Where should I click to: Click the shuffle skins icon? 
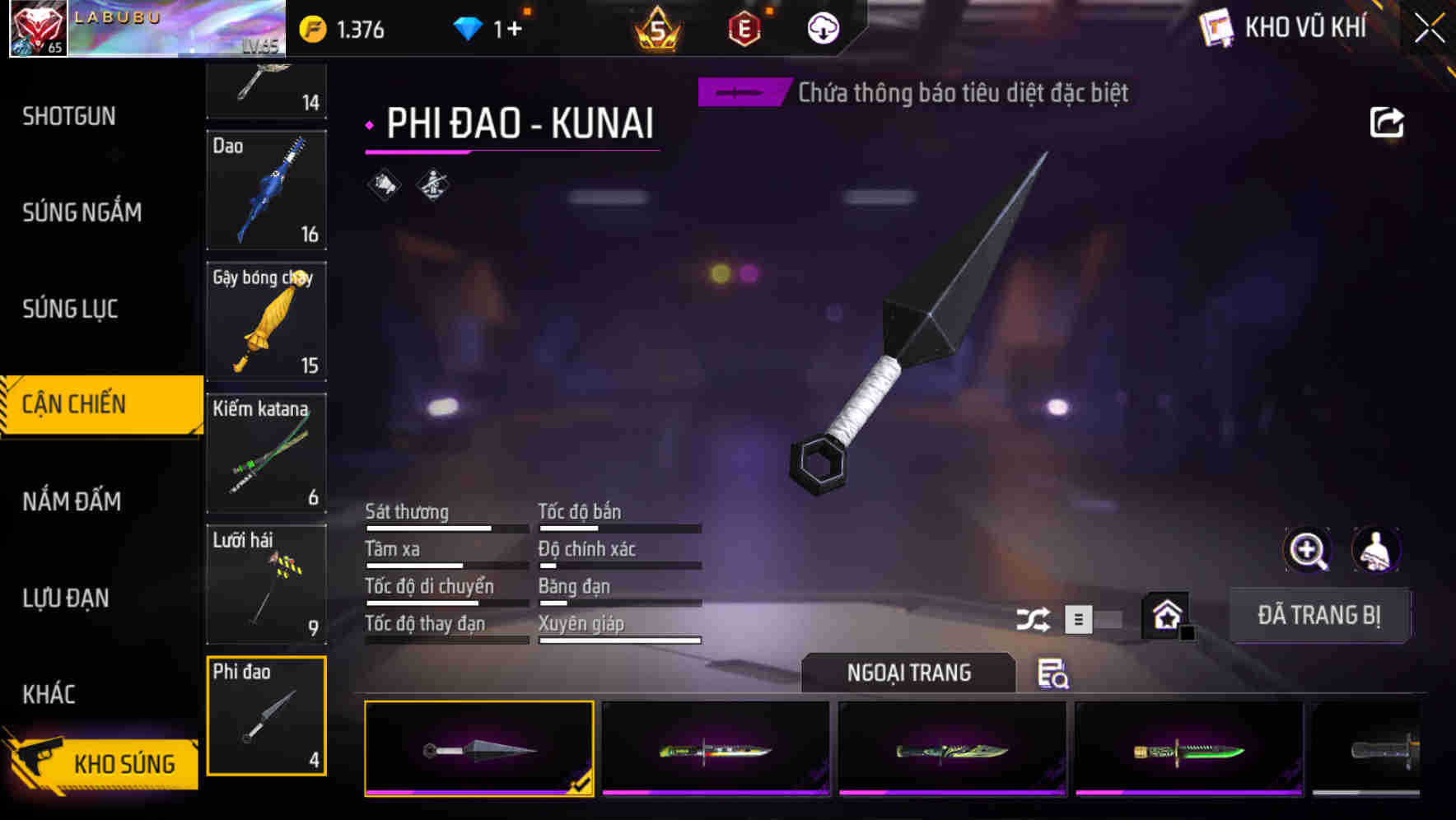coord(1032,617)
